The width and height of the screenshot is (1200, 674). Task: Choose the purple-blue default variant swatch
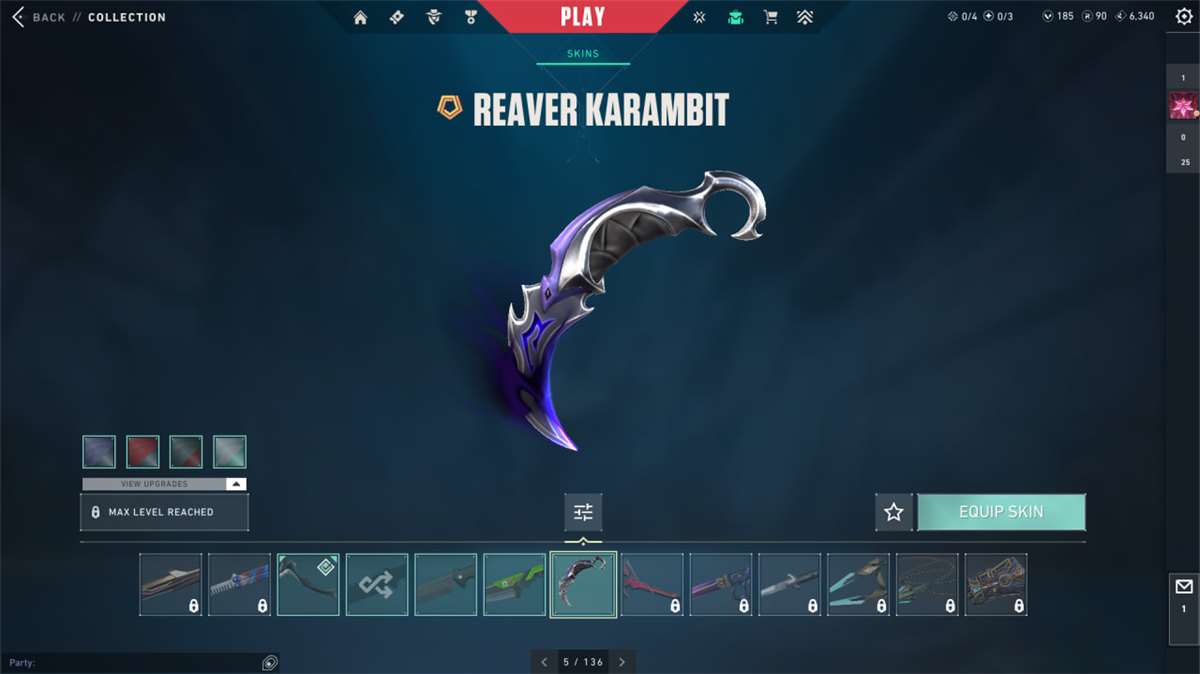click(x=99, y=452)
